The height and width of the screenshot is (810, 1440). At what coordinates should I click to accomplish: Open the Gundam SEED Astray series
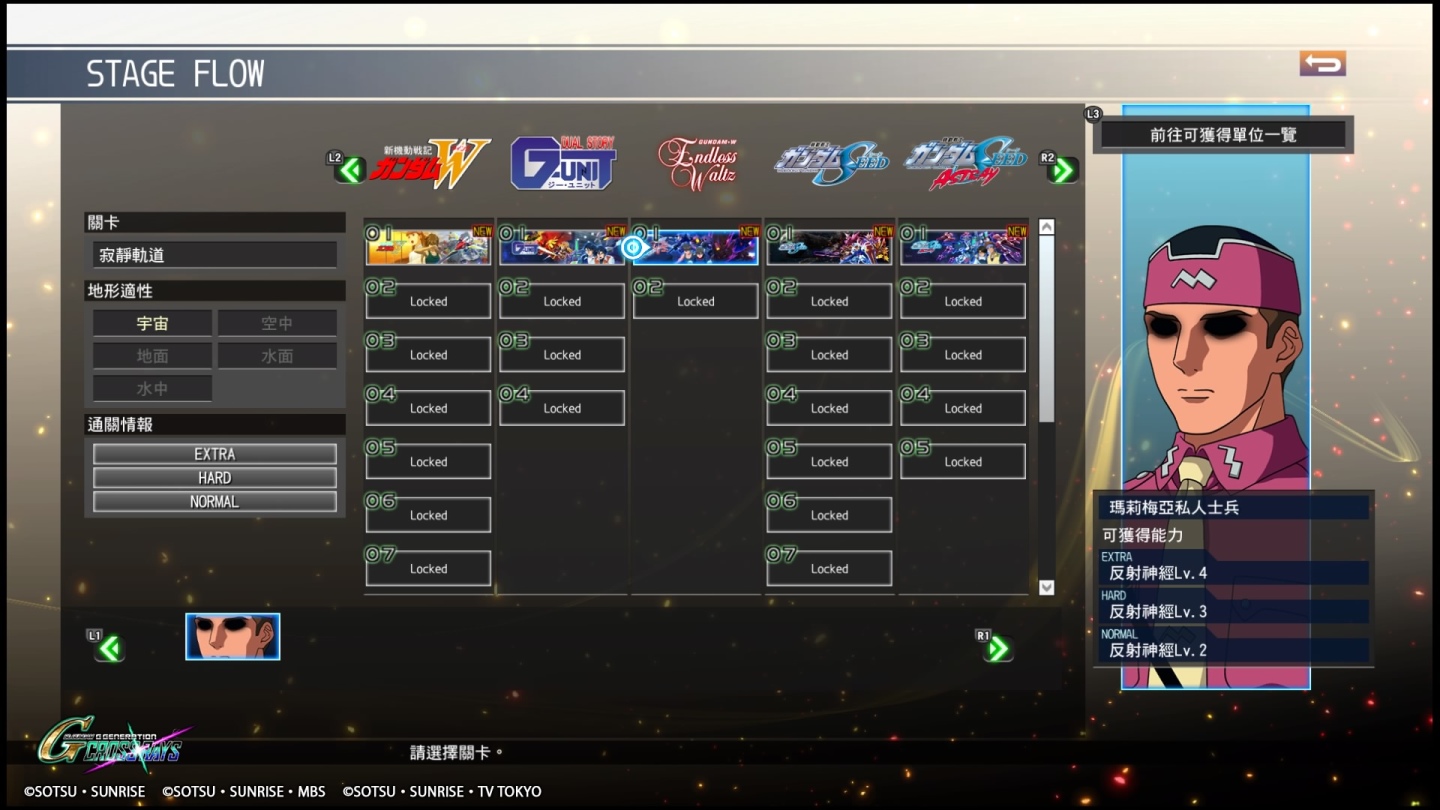961,162
